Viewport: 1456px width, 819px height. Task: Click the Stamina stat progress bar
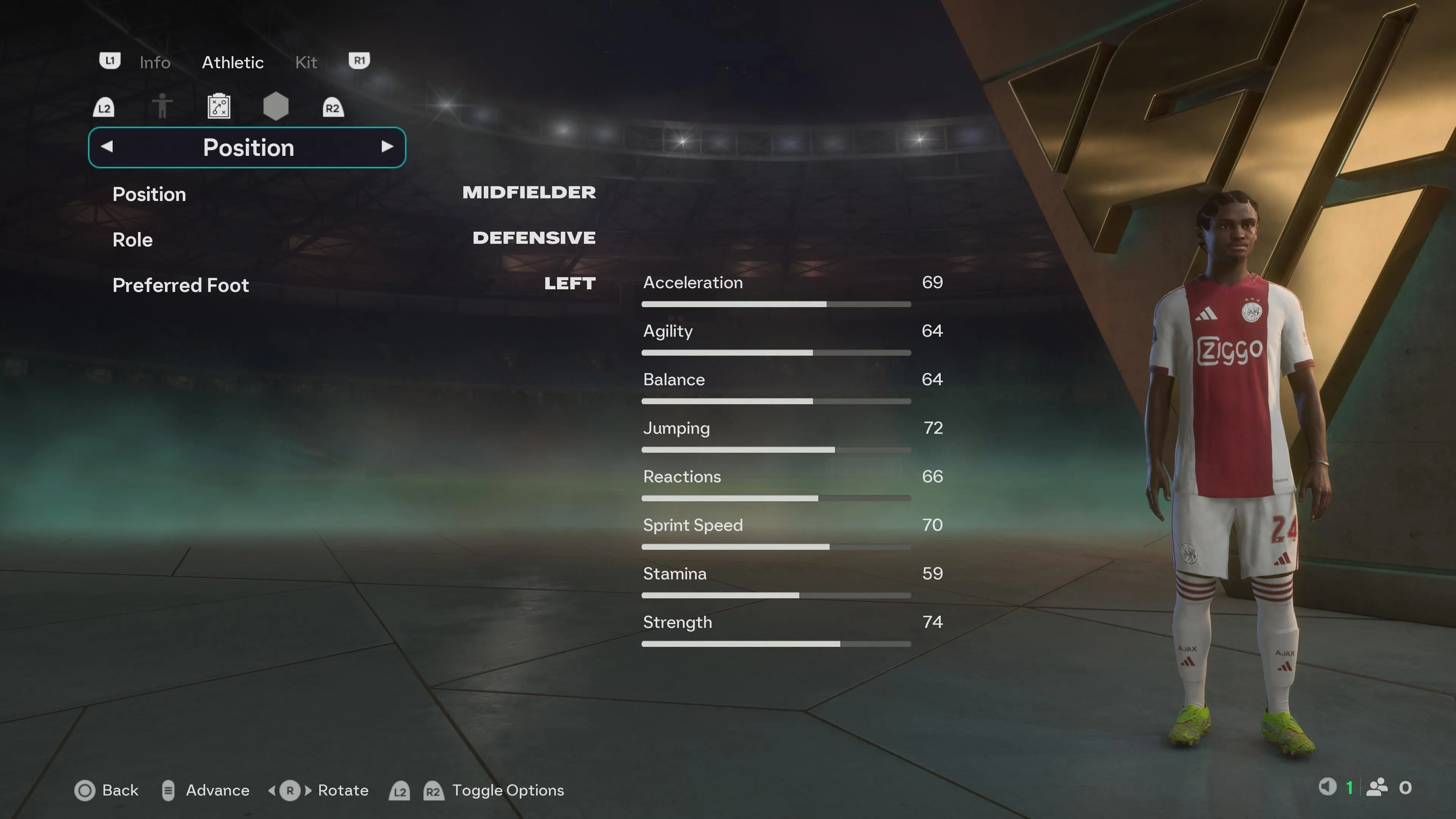click(x=775, y=595)
